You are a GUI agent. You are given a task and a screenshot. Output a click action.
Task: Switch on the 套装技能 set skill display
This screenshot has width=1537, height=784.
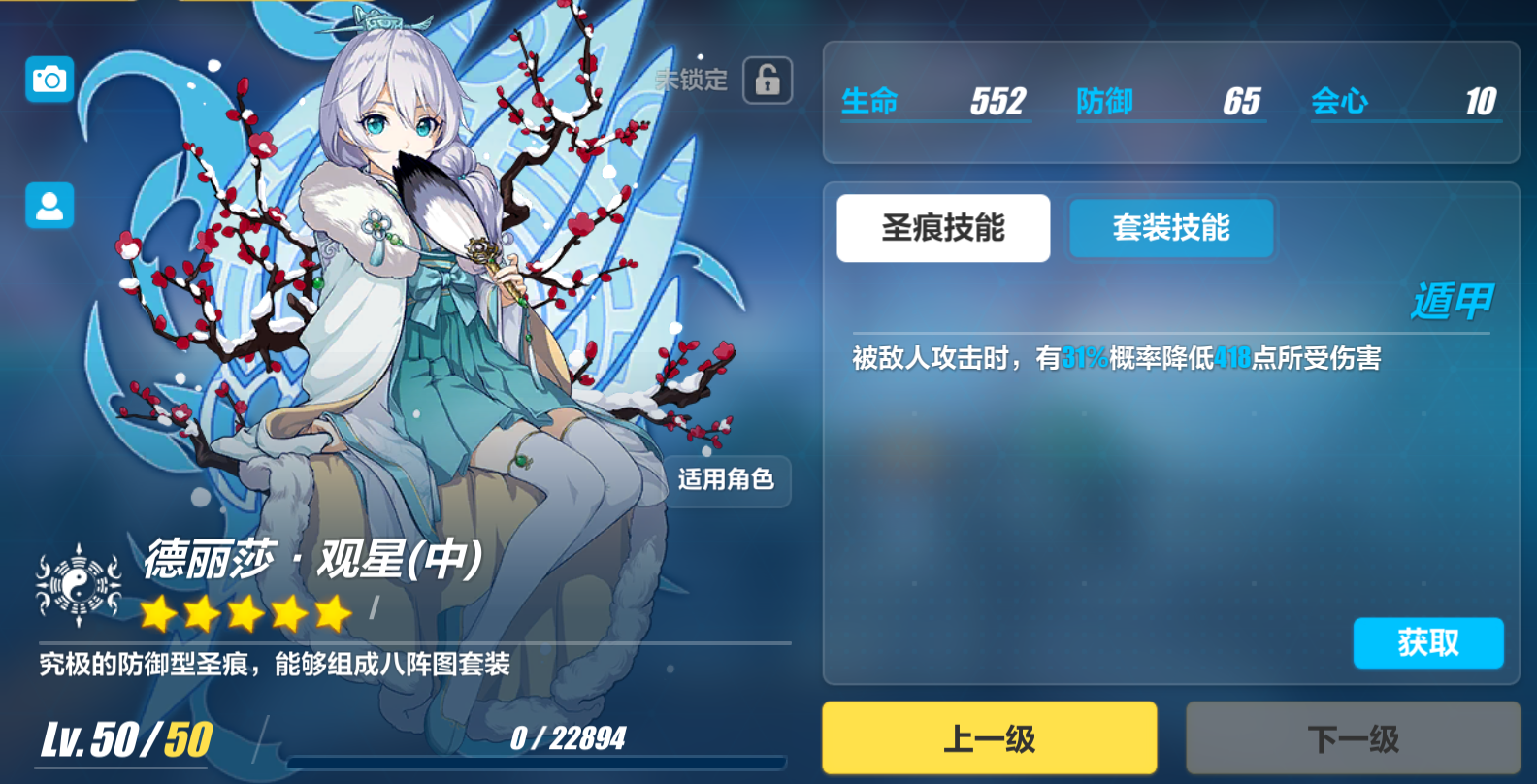(1170, 228)
